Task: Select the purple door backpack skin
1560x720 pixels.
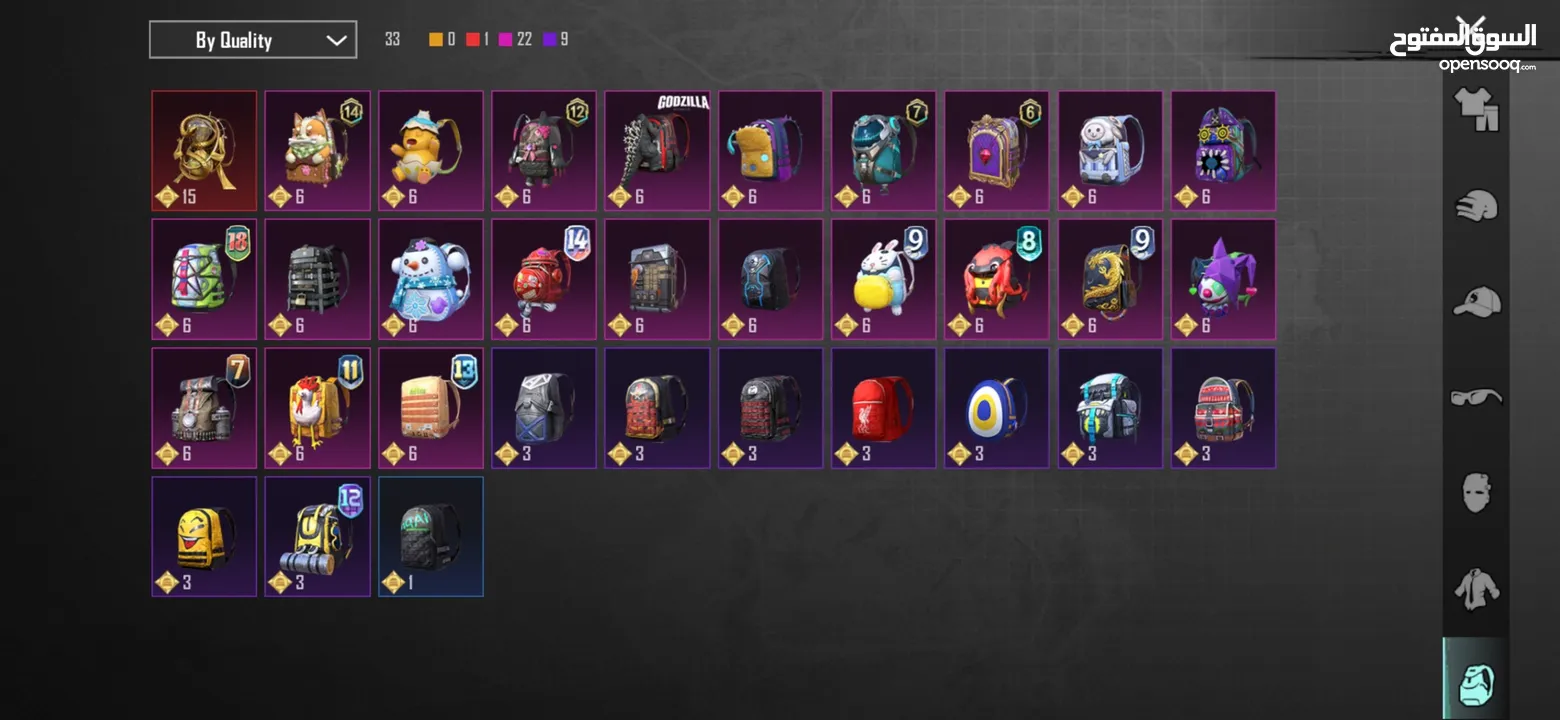Action: (x=997, y=151)
